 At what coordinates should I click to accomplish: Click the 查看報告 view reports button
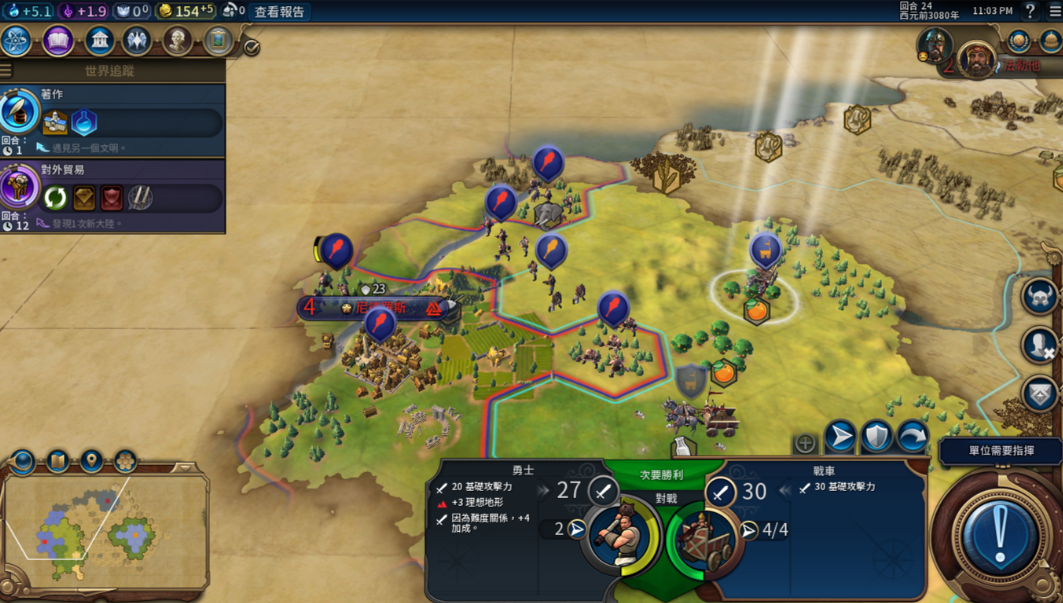point(279,12)
